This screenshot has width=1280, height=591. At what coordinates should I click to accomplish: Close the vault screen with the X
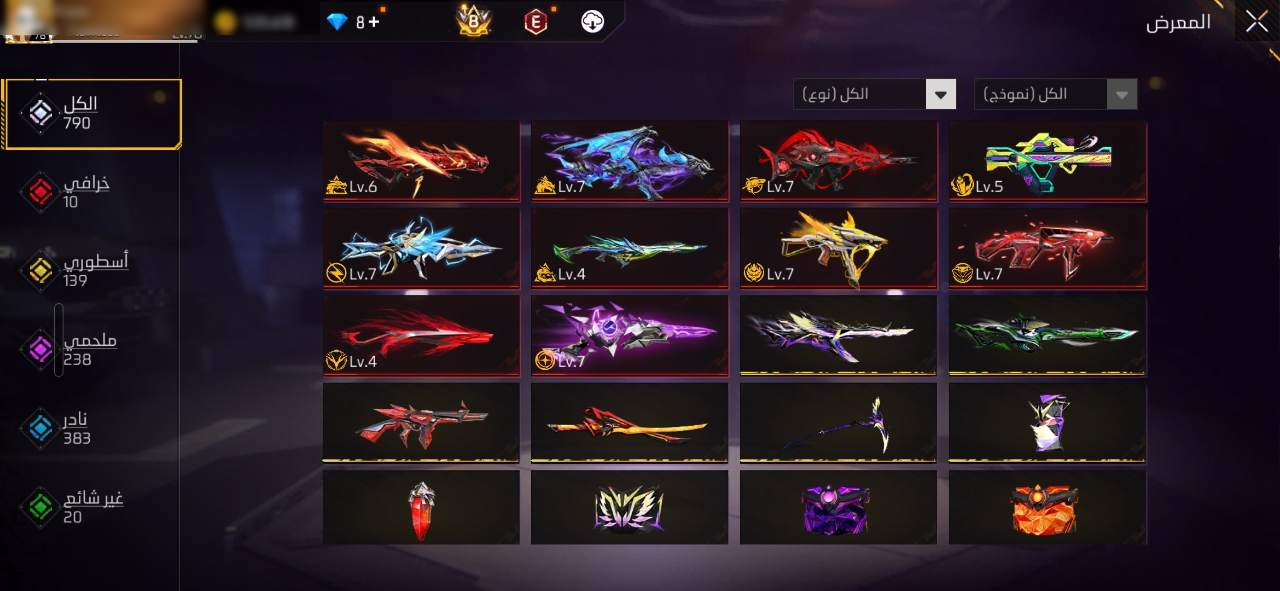tap(1256, 22)
